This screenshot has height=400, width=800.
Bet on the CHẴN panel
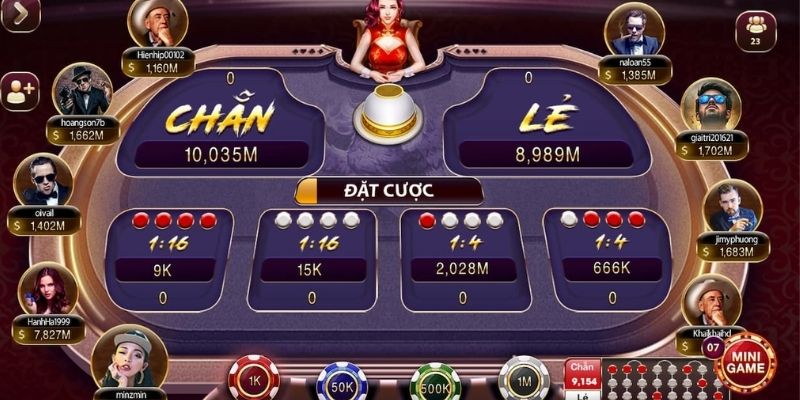[220, 125]
